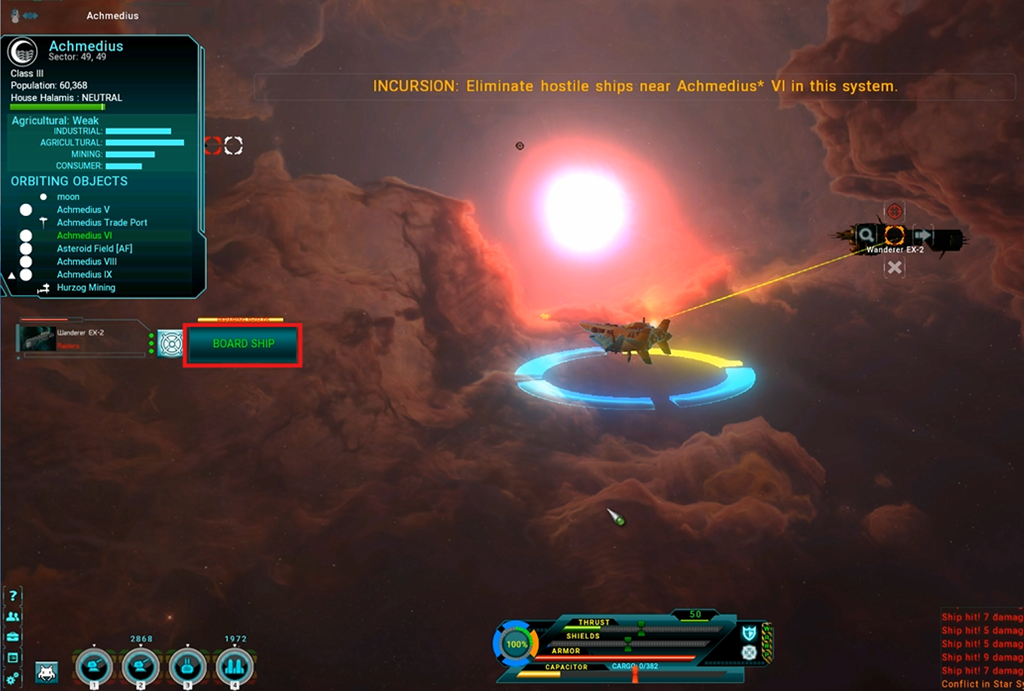Screen dimensions: 1024x691
Task: Close the target menu with X
Action: coord(894,267)
